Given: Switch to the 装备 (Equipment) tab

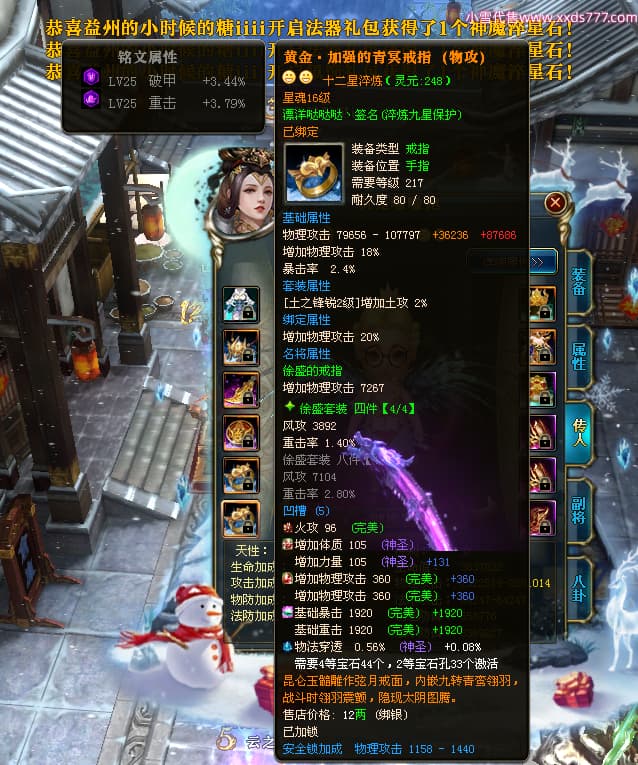Looking at the screenshot, I should 579,282.
